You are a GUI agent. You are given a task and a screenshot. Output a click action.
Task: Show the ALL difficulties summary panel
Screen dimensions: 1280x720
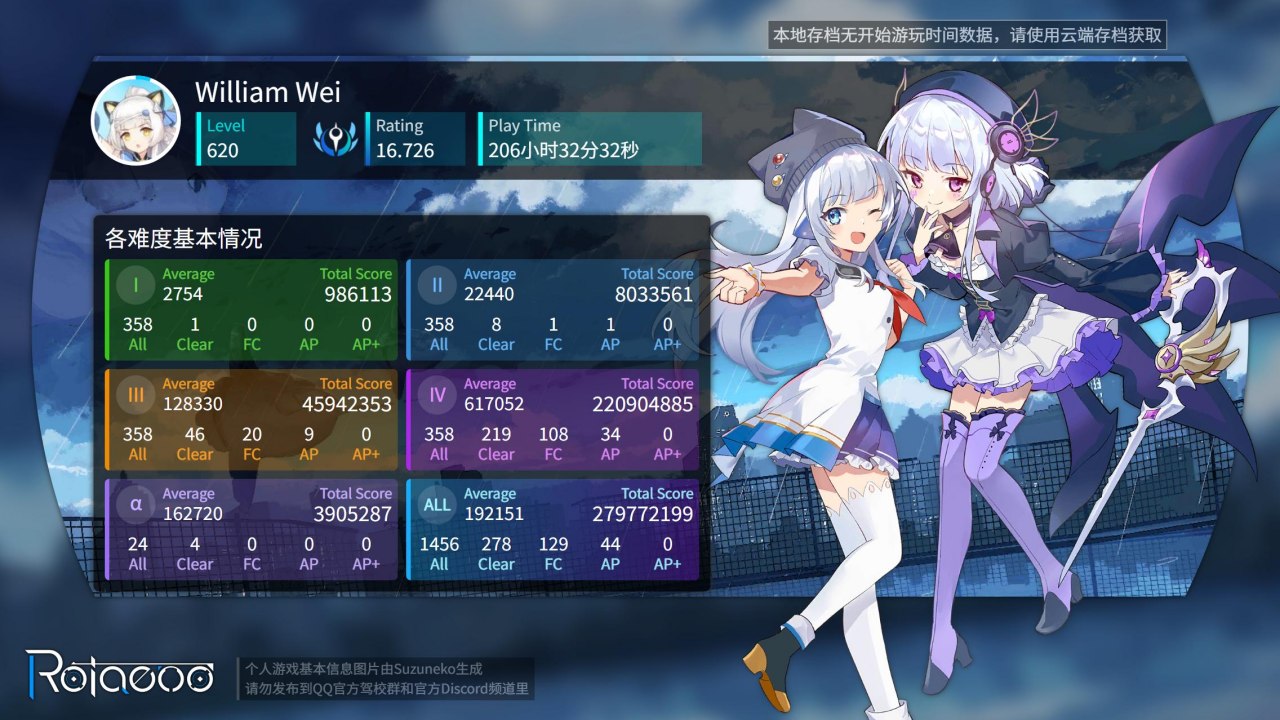click(x=552, y=529)
